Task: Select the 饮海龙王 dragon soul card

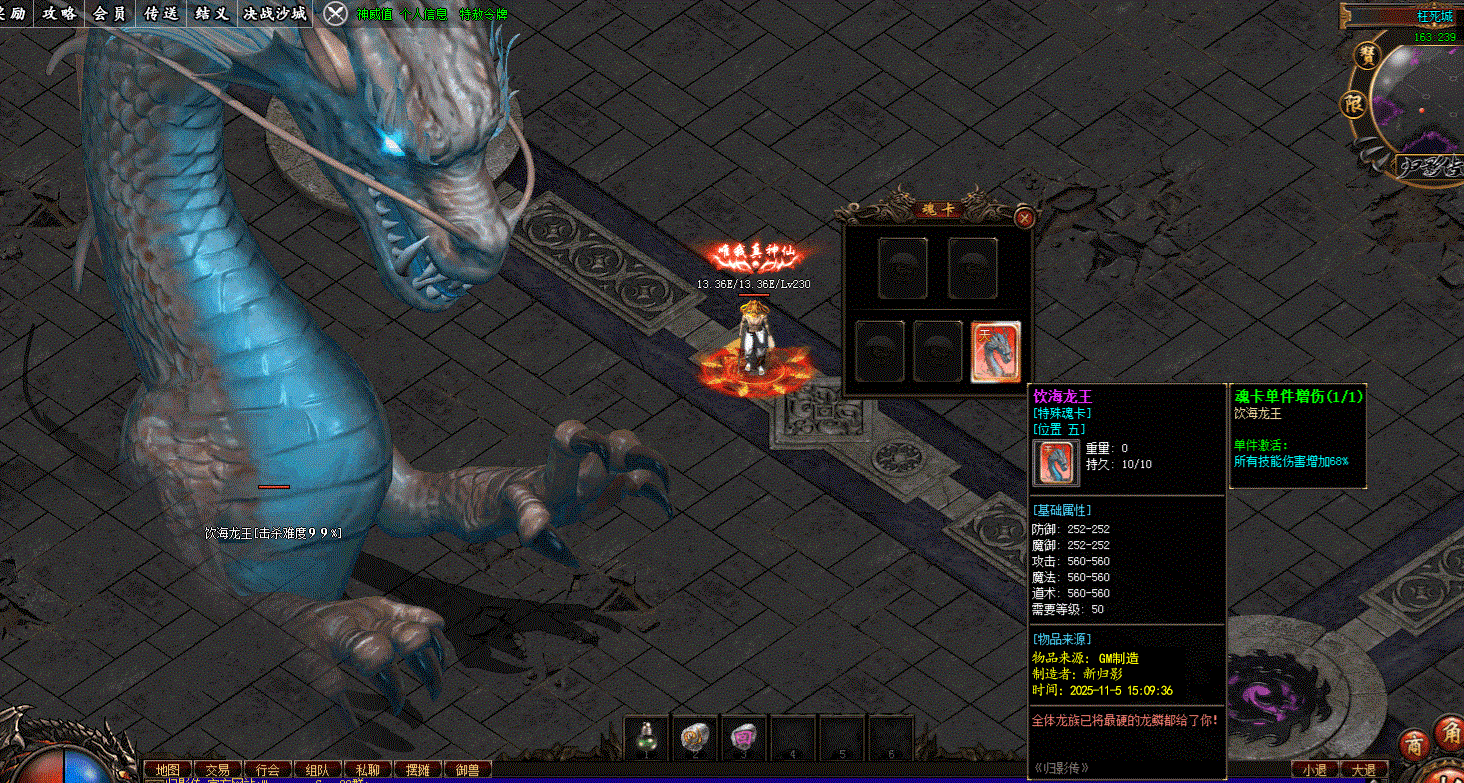Action: coord(995,351)
